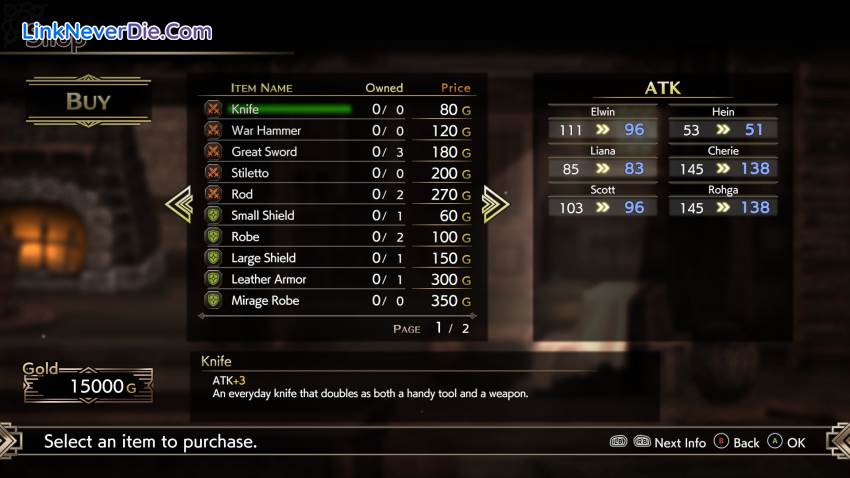Image resolution: width=850 pixels, height=478 pixels.
Task: Open the Buy tab
Action: tap(88, 101)
